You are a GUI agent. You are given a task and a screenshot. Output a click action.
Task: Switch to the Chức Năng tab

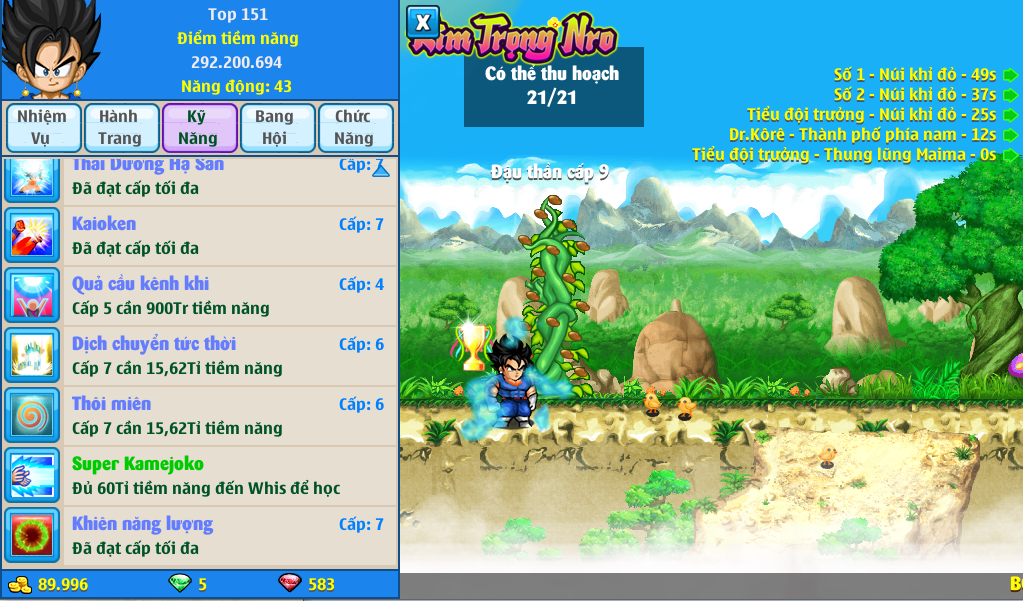coord(353,127)
